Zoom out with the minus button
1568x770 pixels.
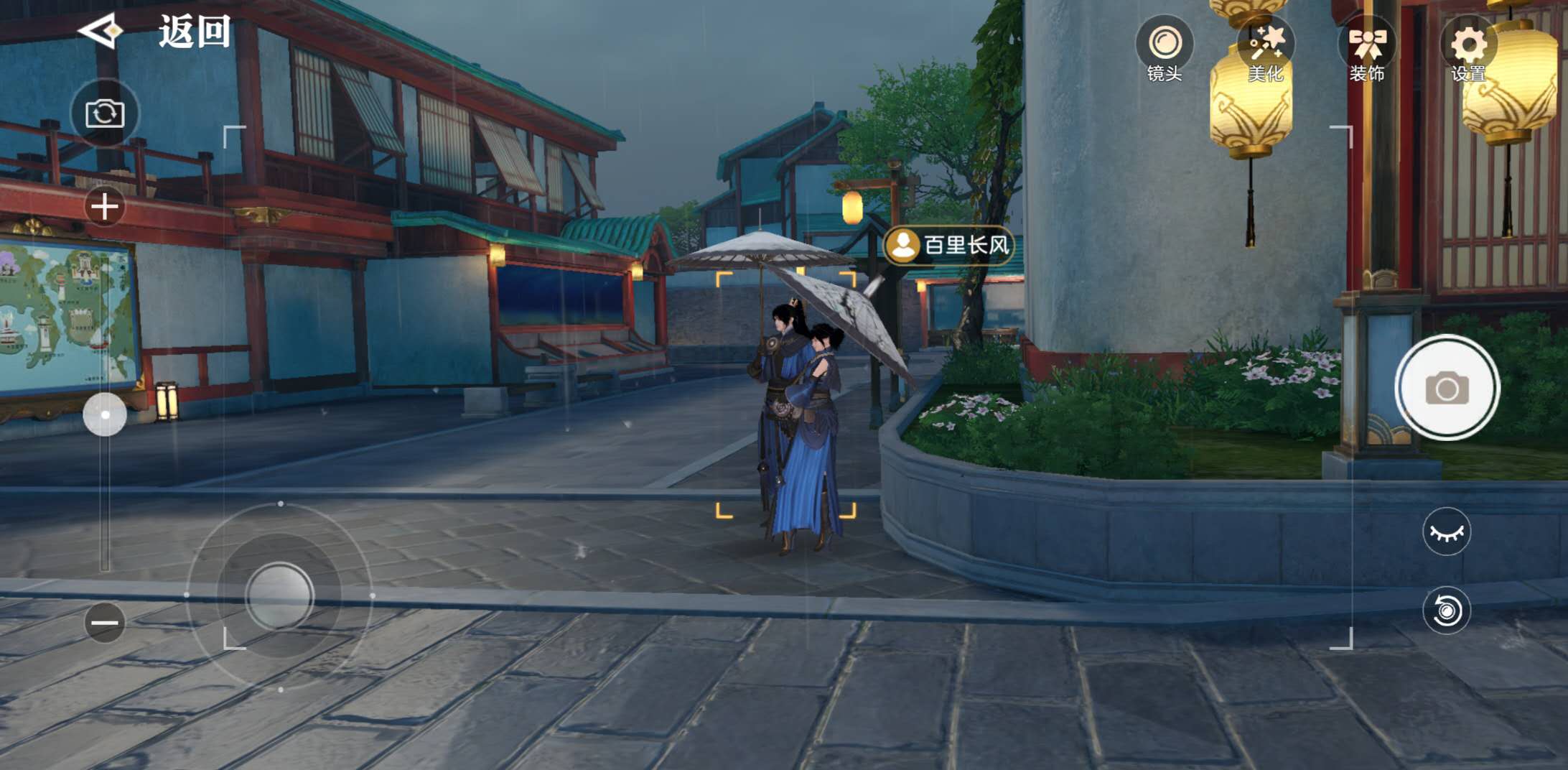point(105,622)
